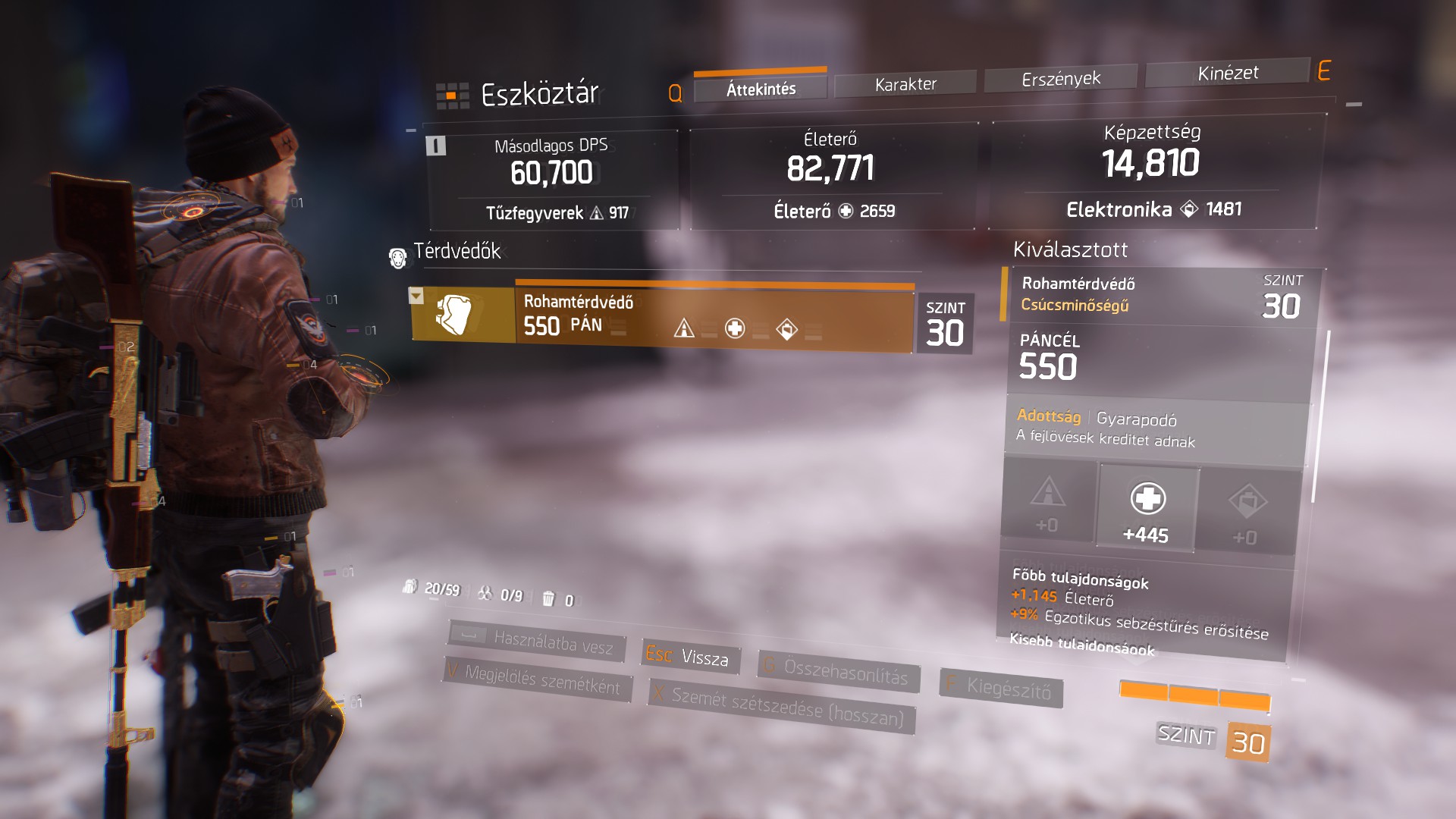1456x819 pixels.
Task: Switch to the Áttekintés tab
Action: coord(761,89)
